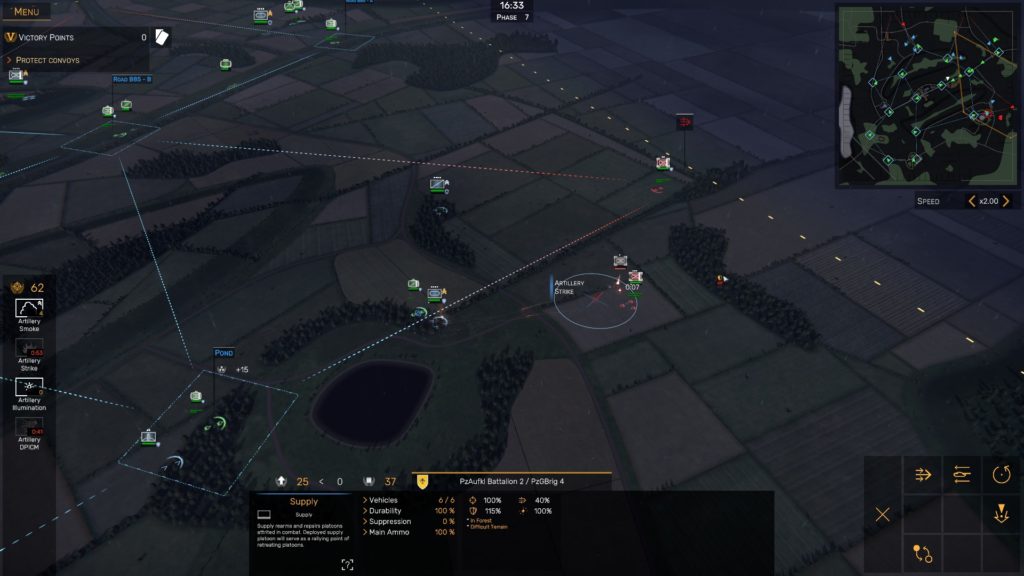Expand the Vehicles stat row
This screenshot has width=1024, height=576.
coord(384,500)
